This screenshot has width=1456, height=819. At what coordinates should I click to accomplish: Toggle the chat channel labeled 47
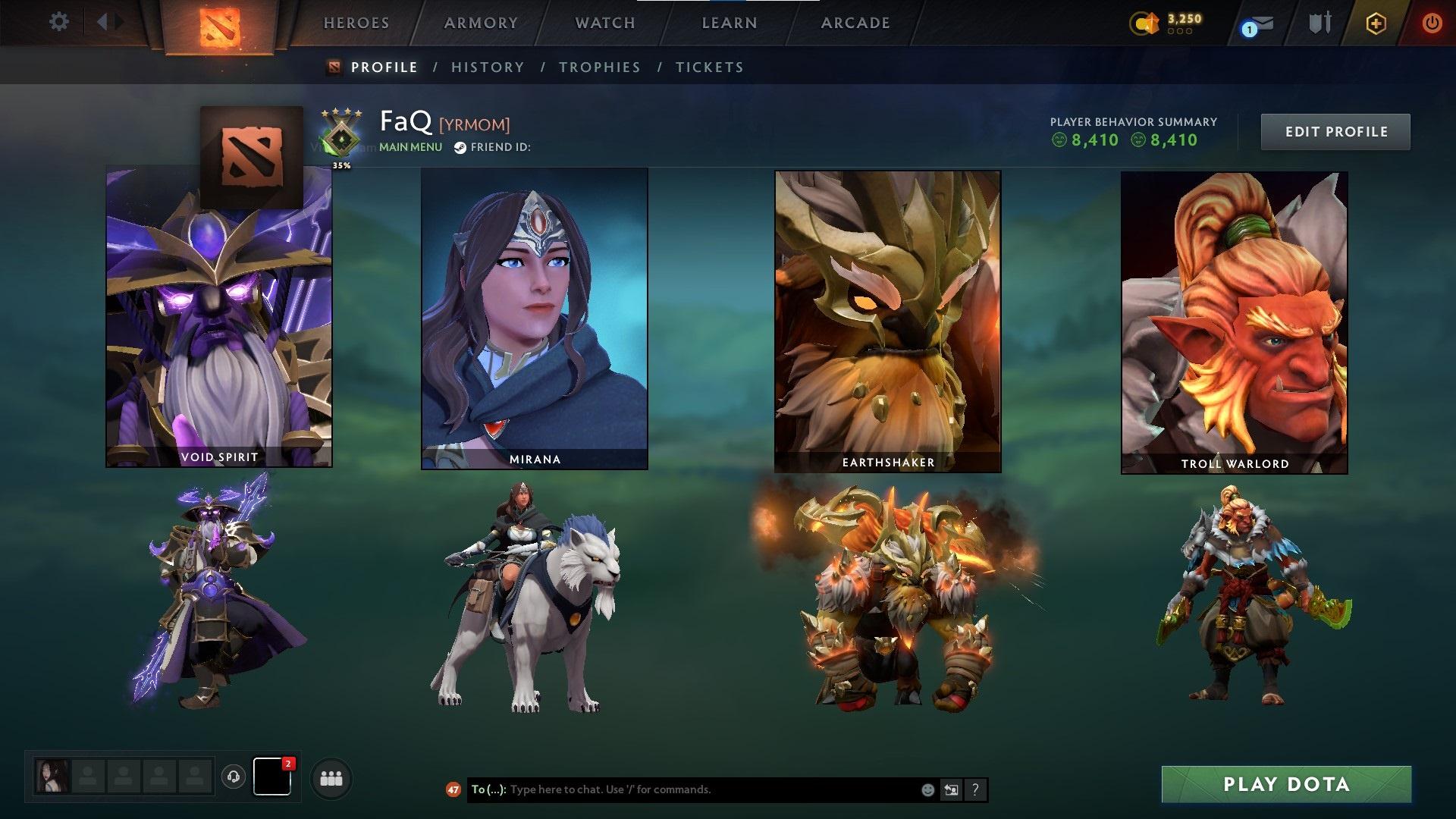pos(455,789)
